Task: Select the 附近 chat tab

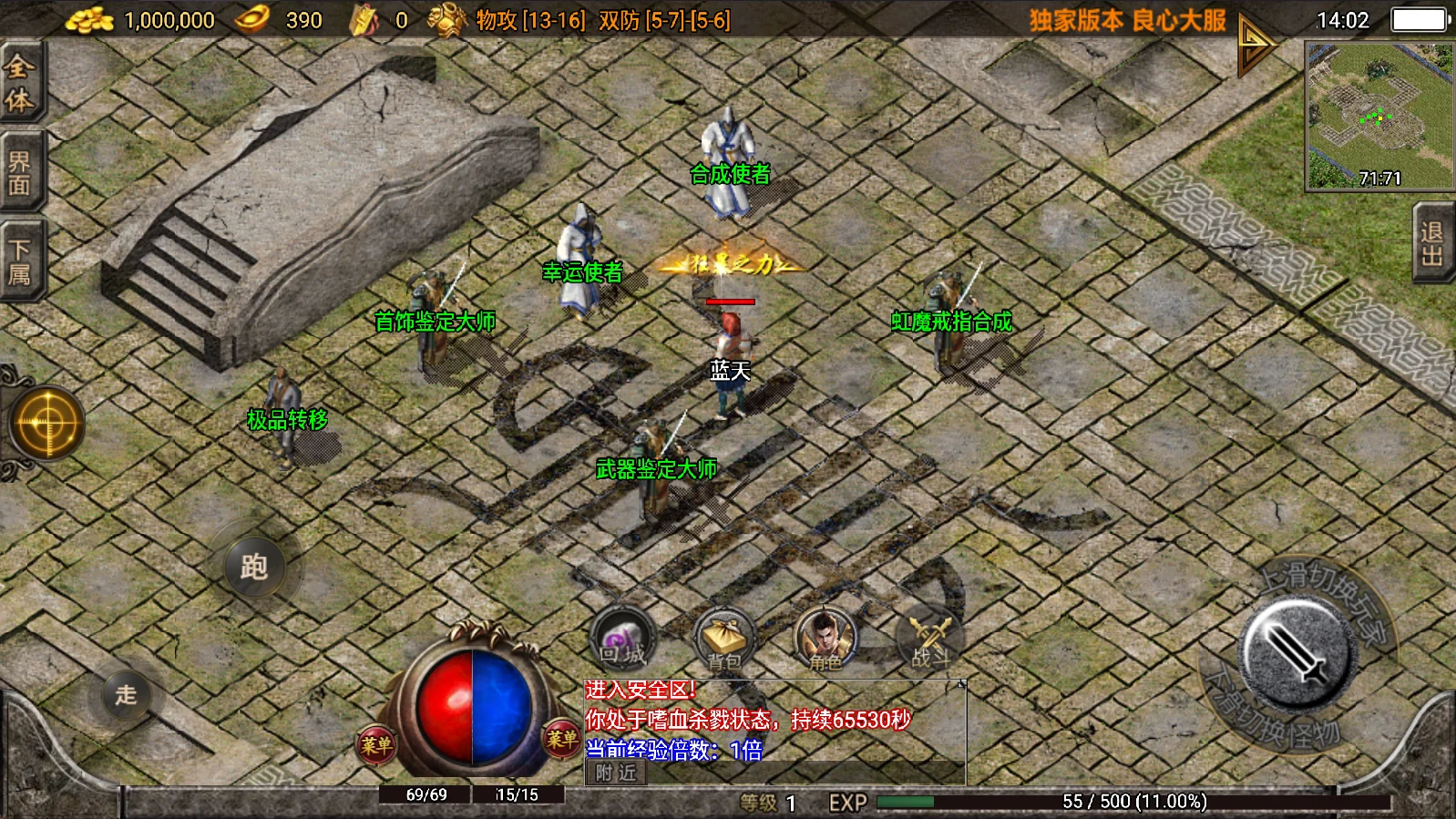Action: pos(616,773)
